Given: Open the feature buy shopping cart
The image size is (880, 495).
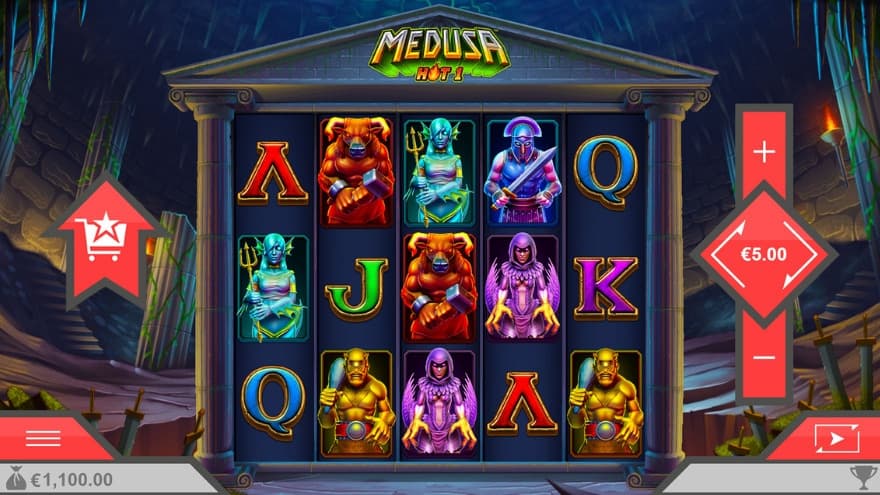Looking at the screenshot, I should pos(104,238).
